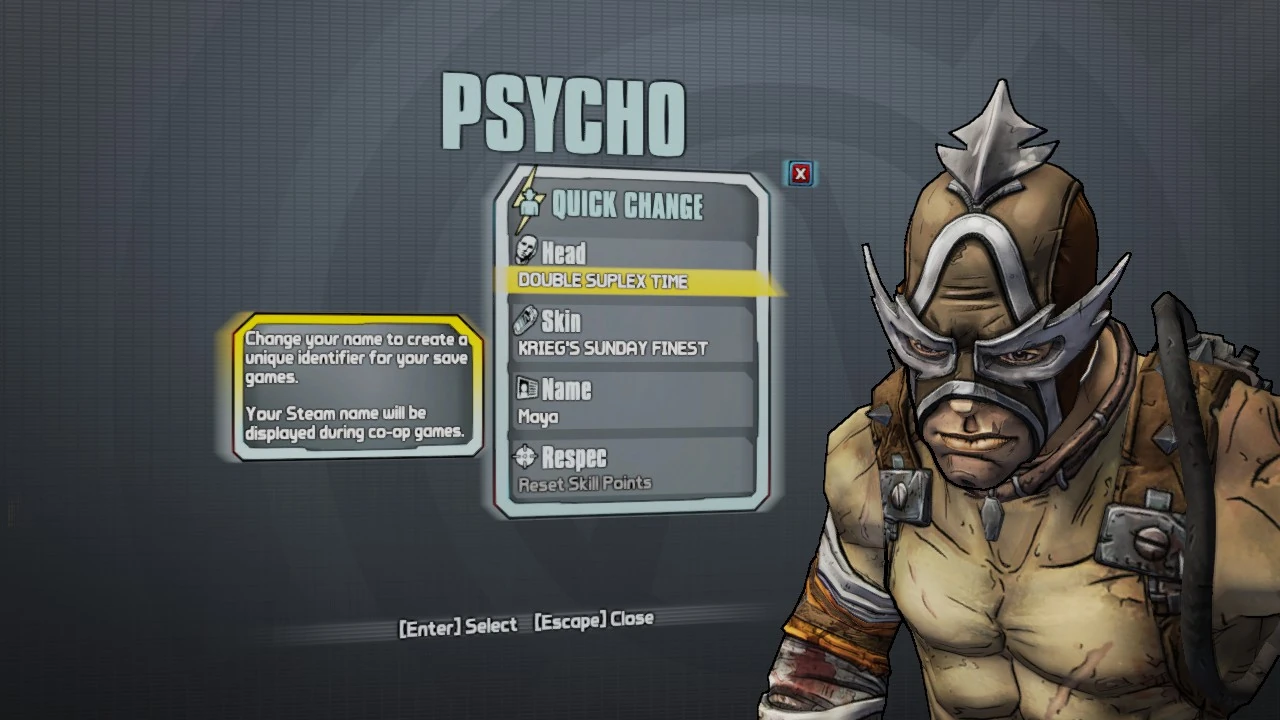
Task: Select Reset Skill Points under Respec
Action: click(585, 482)
